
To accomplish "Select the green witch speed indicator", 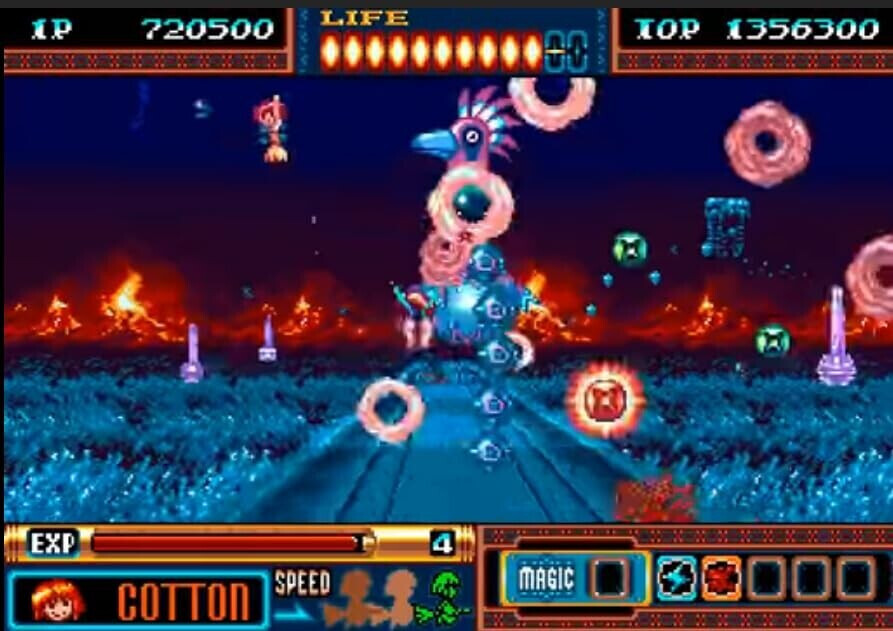I will (x=449, y=597).
